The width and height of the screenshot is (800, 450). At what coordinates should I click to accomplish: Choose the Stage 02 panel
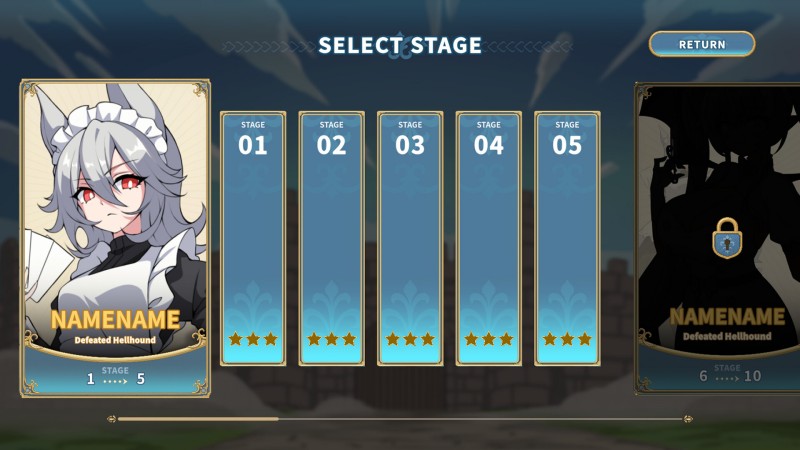coord(332,238)
